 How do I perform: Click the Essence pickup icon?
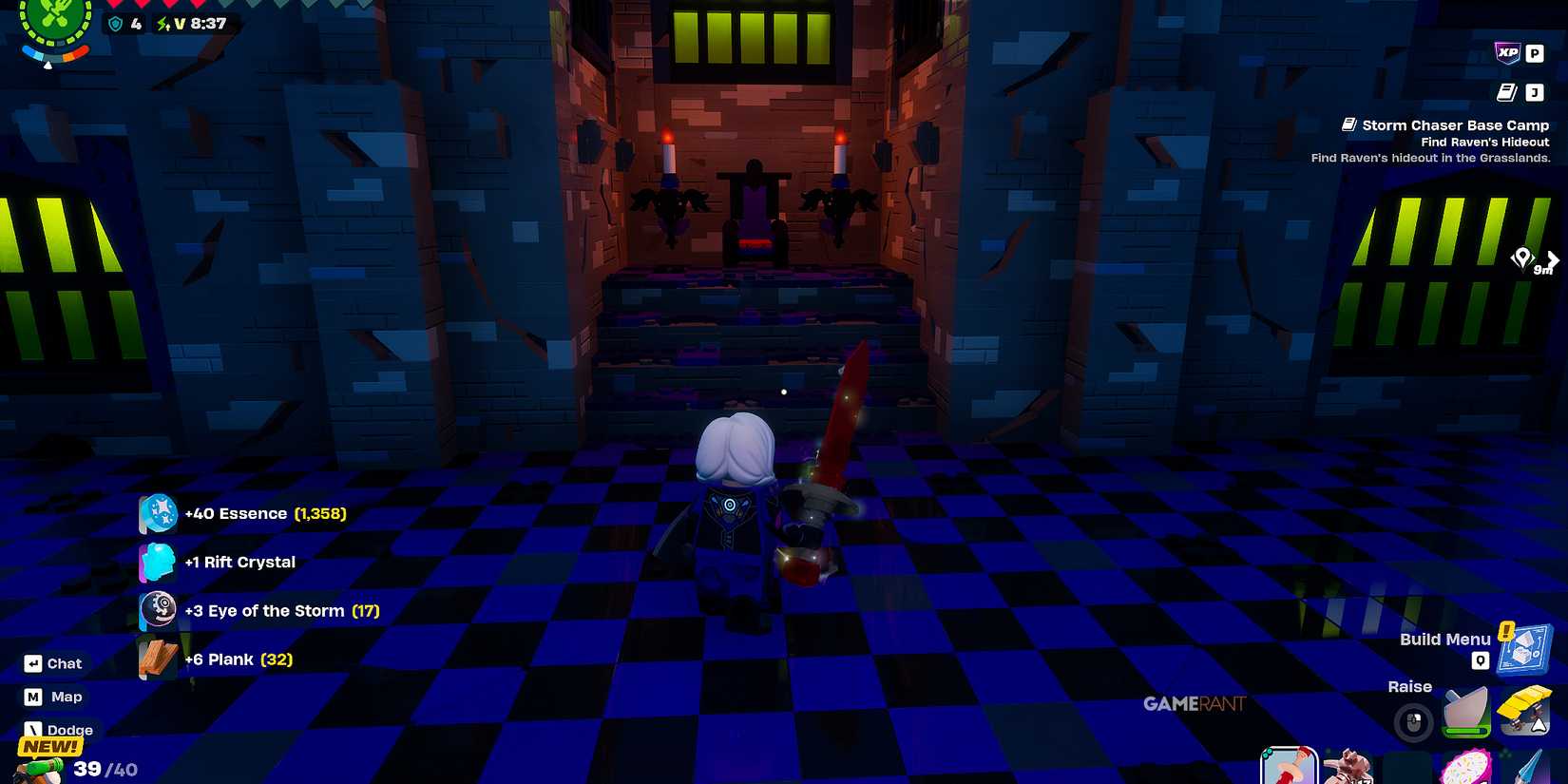[x=158, y=513]
